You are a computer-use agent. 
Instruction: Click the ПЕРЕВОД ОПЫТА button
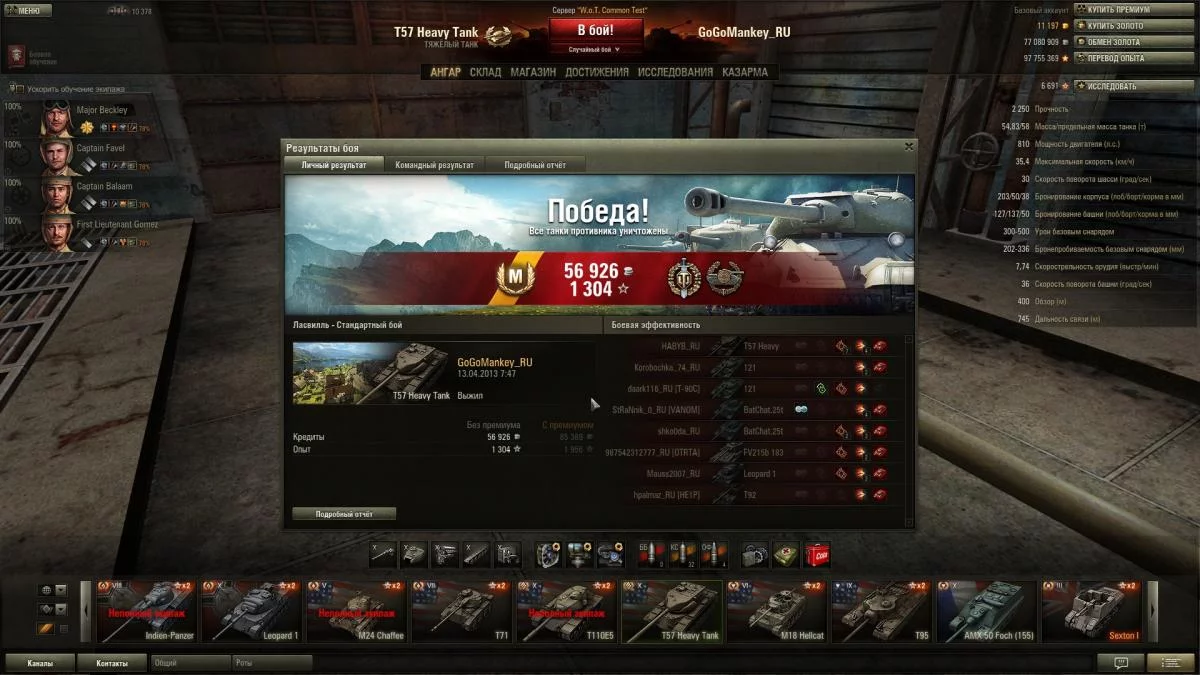coord(1118,58)
